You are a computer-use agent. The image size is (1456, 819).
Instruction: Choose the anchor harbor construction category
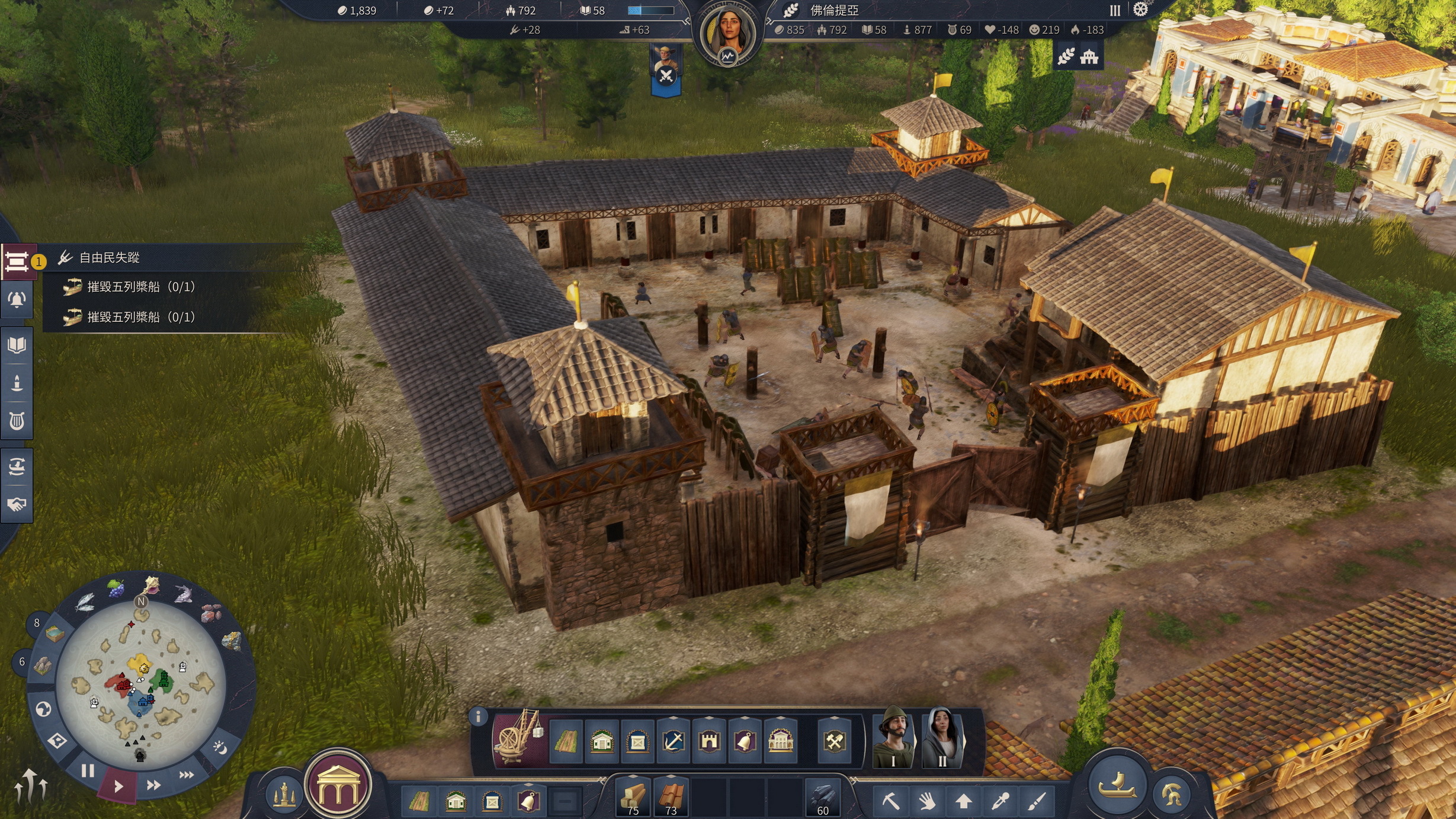pyautogui.click(x=673, y=741)
